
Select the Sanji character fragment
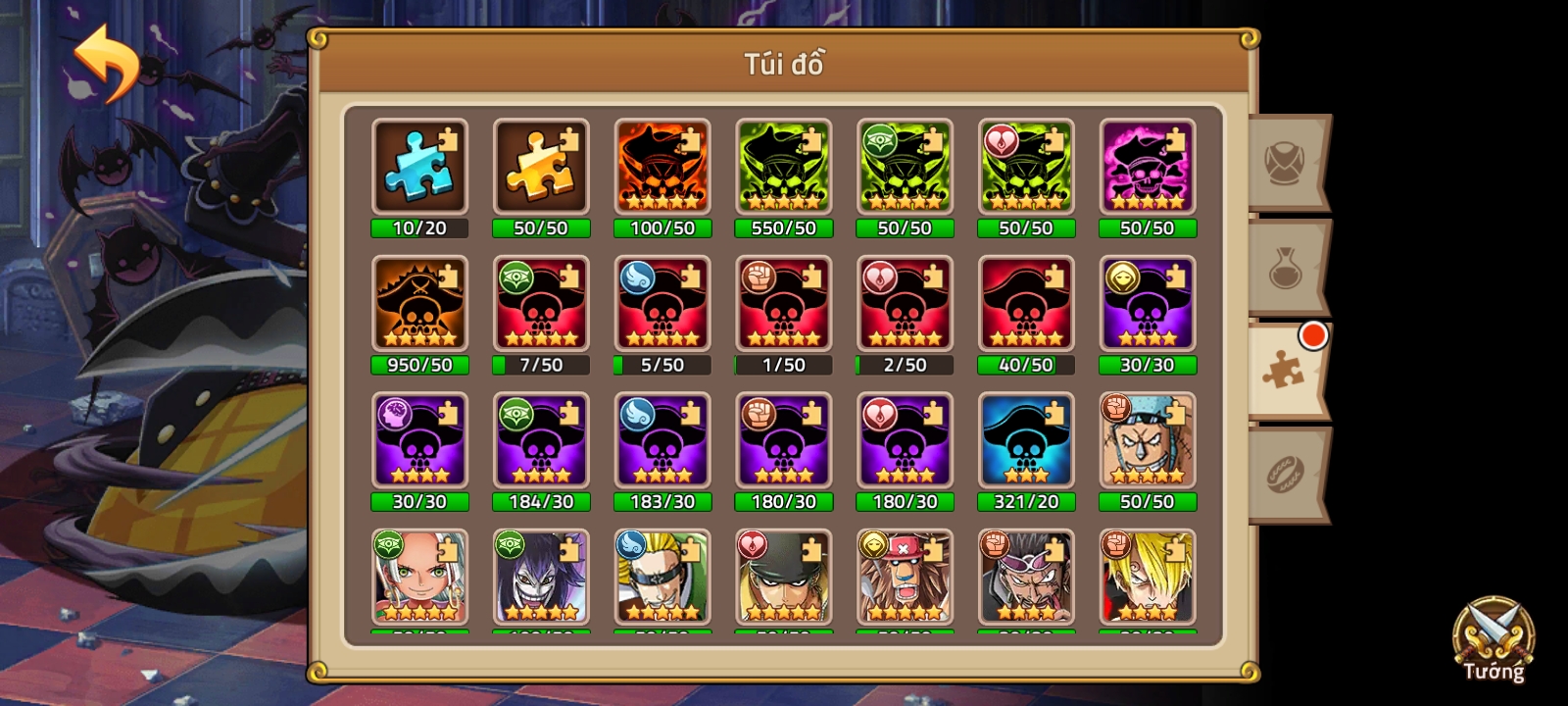1148,579
